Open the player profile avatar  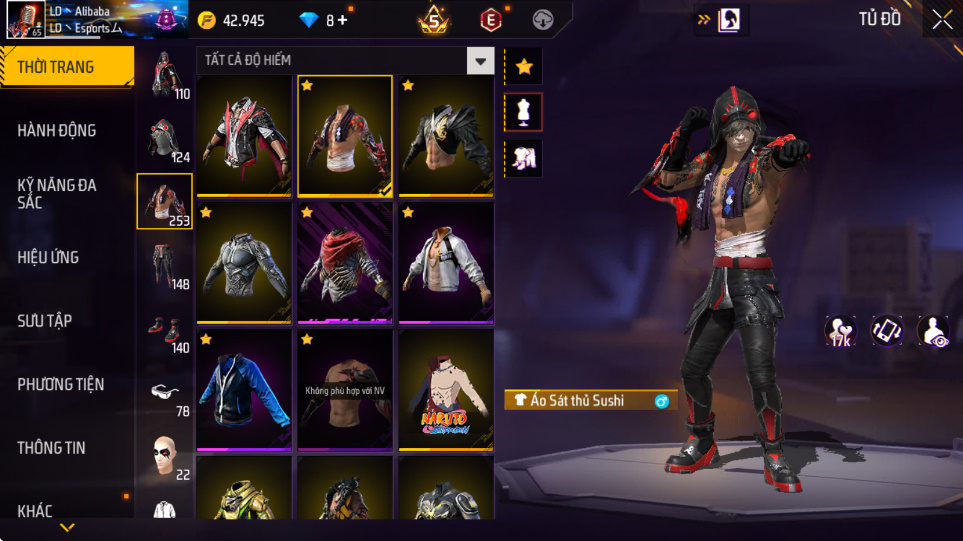tap(23, 20)
